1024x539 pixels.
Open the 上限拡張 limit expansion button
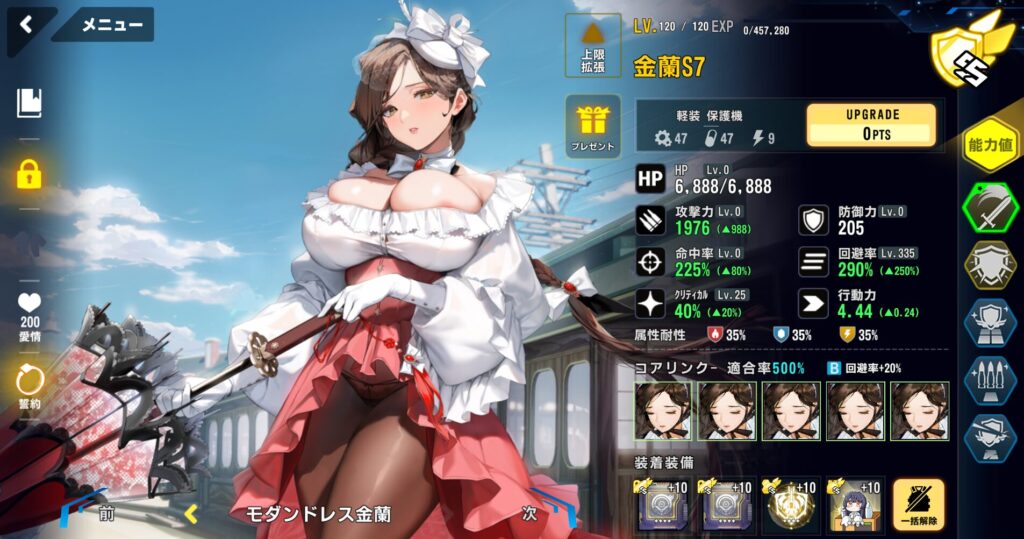click(593, 47)
